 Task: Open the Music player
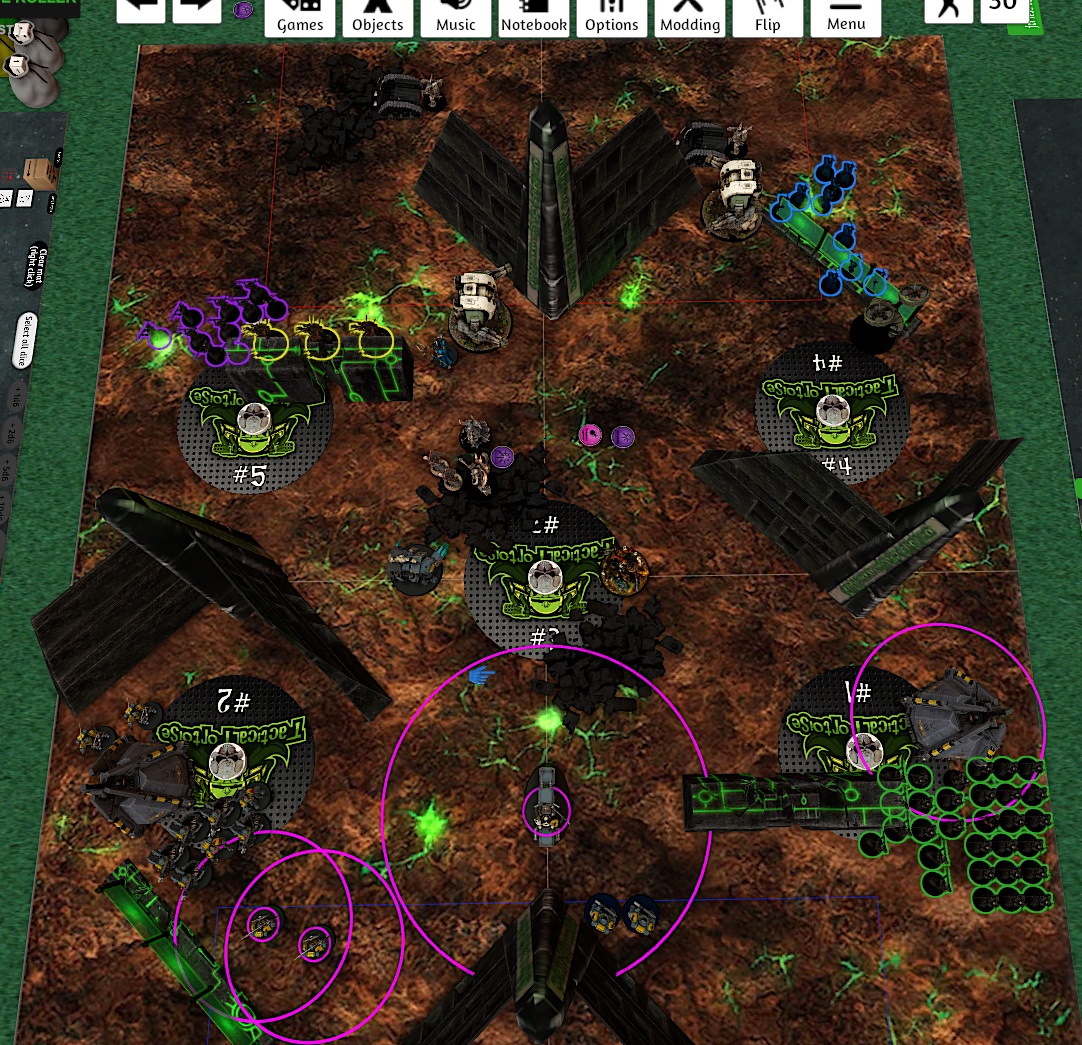click(456, 17)
